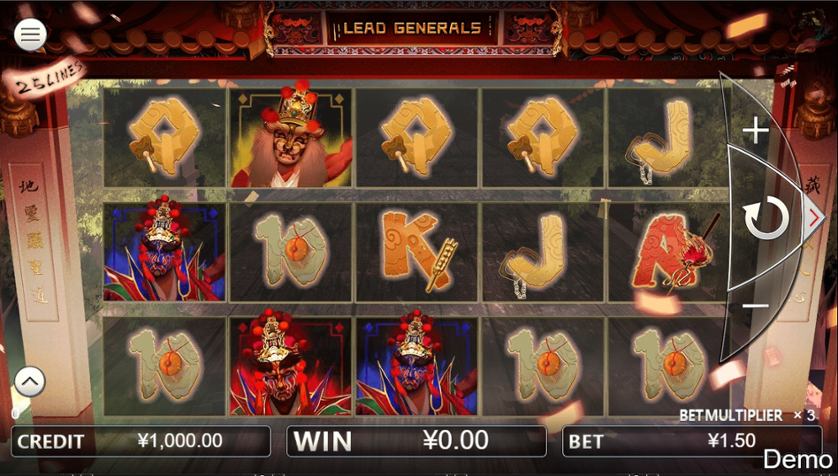Image resolution: width=838 pixels, height=476 pixels.
Task: Open the up-arrow panel toggle
Action: (x=30, y=381)
